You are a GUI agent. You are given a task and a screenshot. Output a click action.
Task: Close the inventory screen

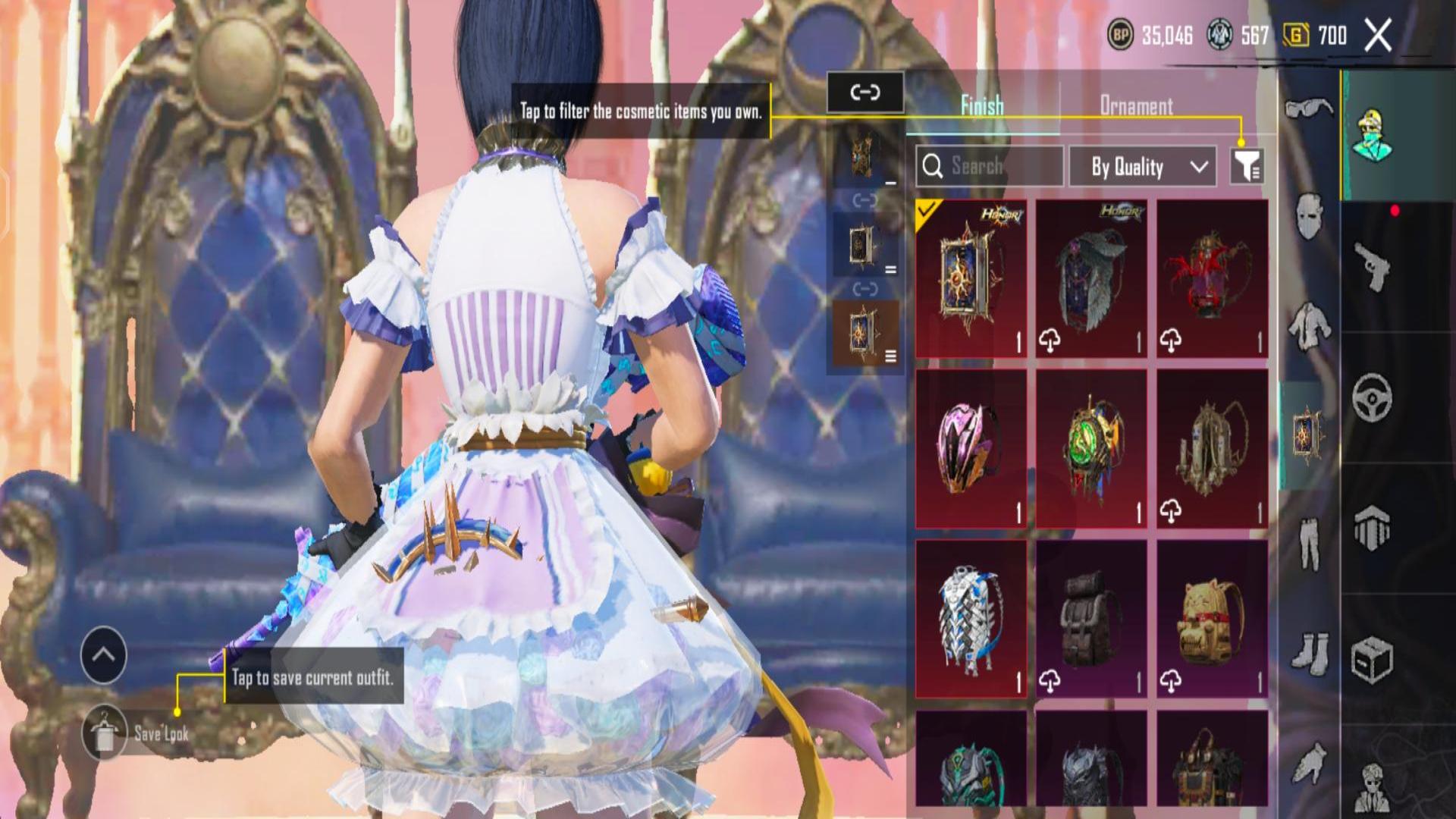[x=1378, y=35]
